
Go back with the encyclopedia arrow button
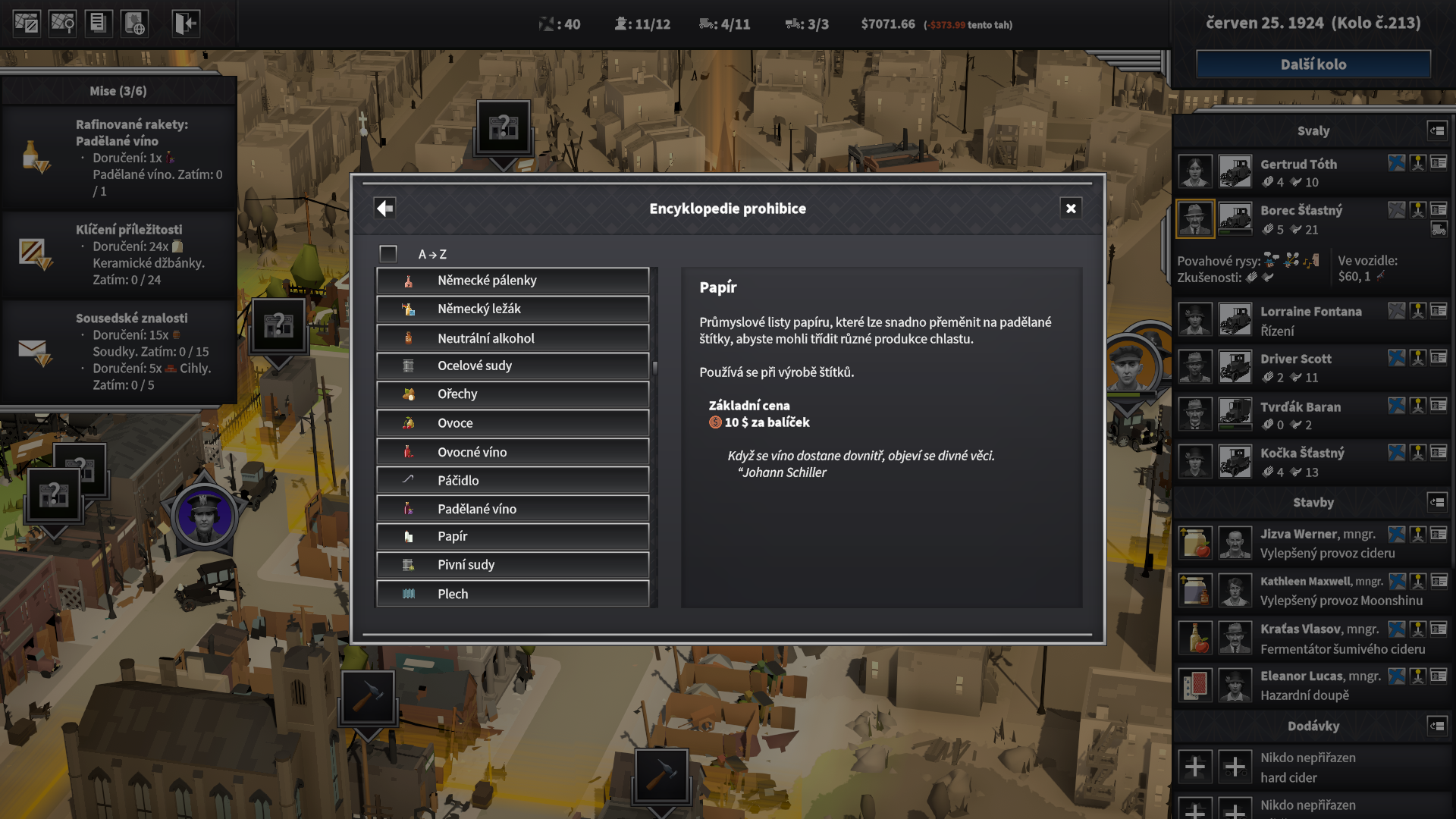pyautogui.click(x=385, y=209)
